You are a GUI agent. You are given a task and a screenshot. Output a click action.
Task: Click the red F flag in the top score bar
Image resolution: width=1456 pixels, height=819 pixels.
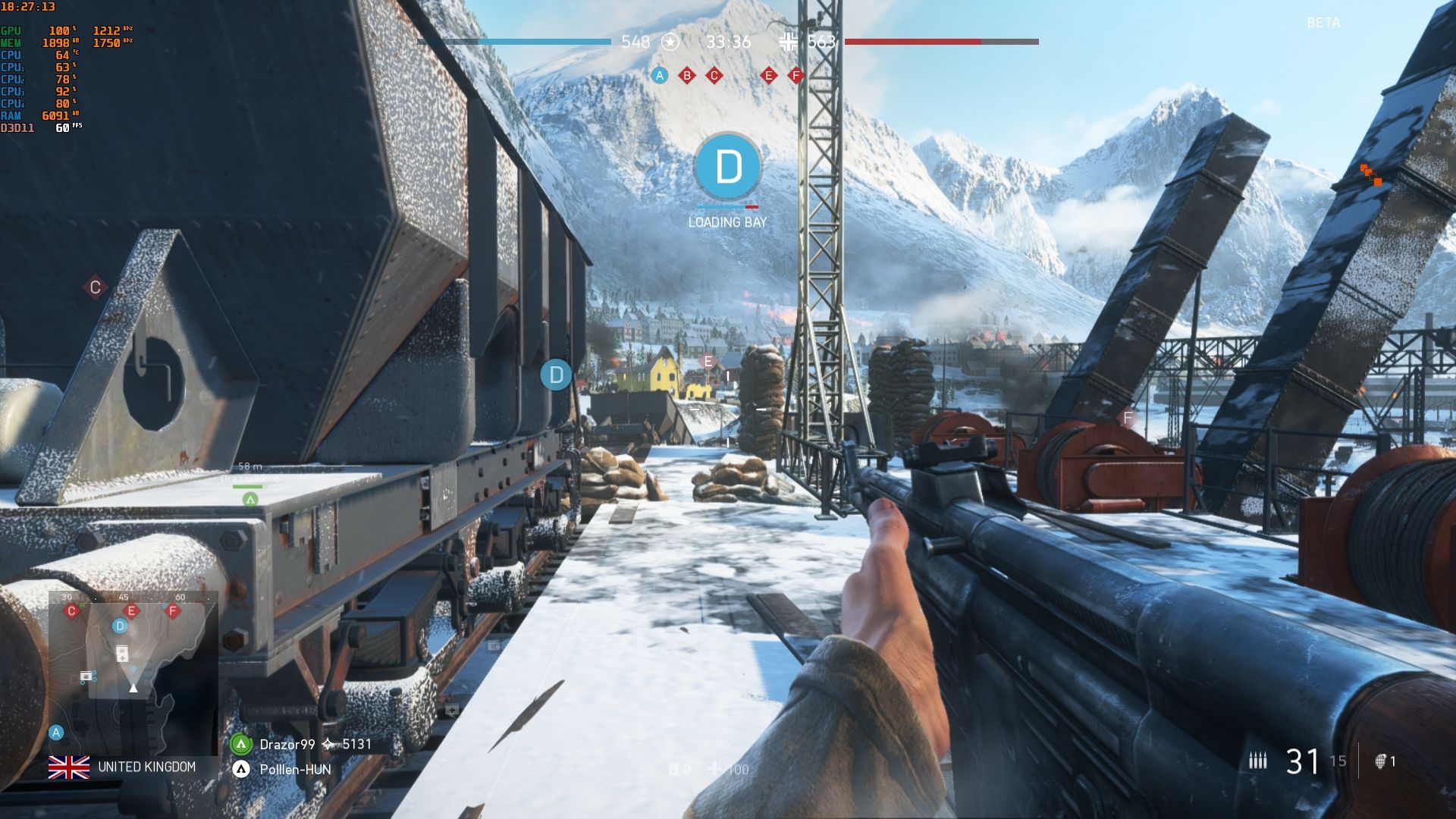pyautogui.click(x=795, y=75)
